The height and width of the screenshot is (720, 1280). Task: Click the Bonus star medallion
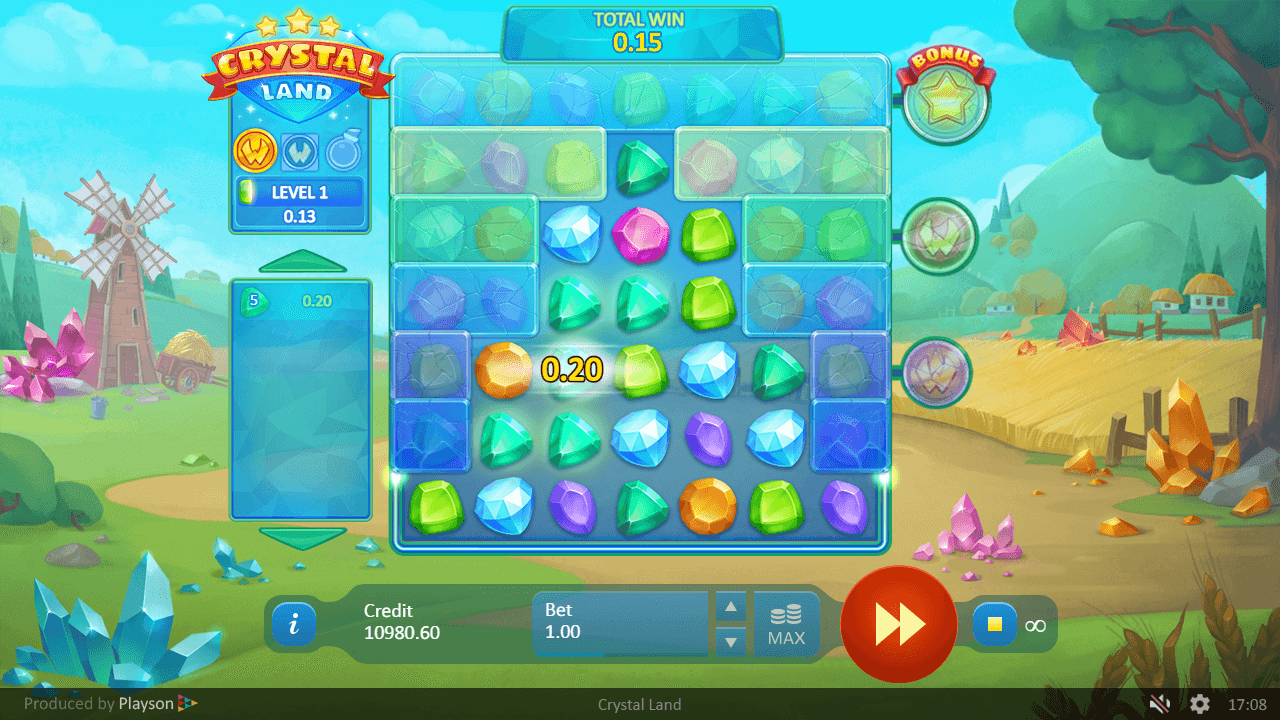[945, 101]
